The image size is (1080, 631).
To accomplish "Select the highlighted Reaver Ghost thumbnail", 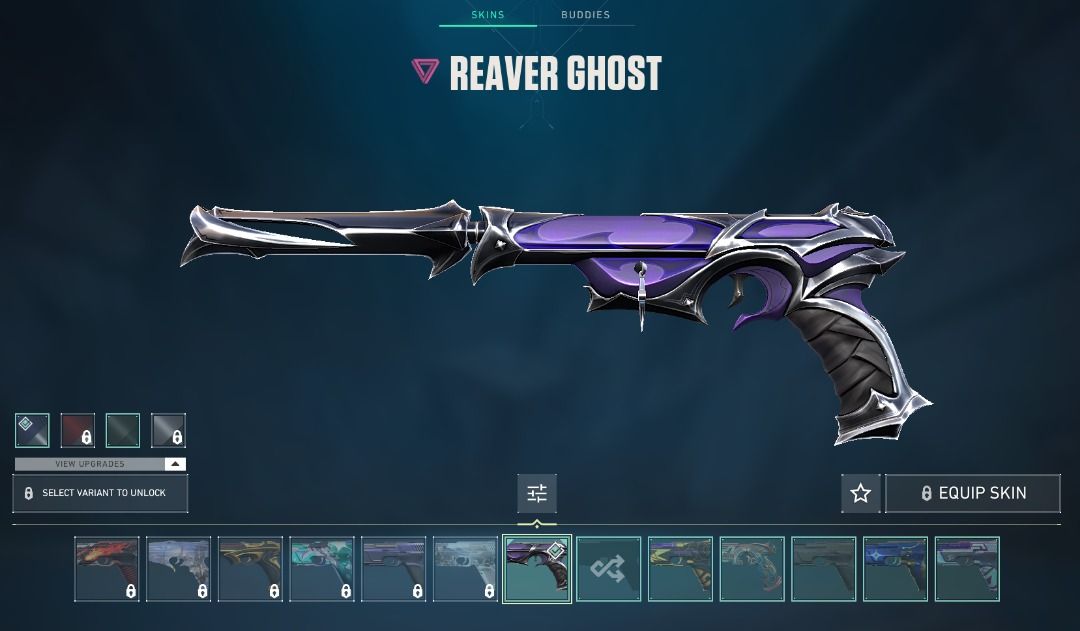I will 537,569.
